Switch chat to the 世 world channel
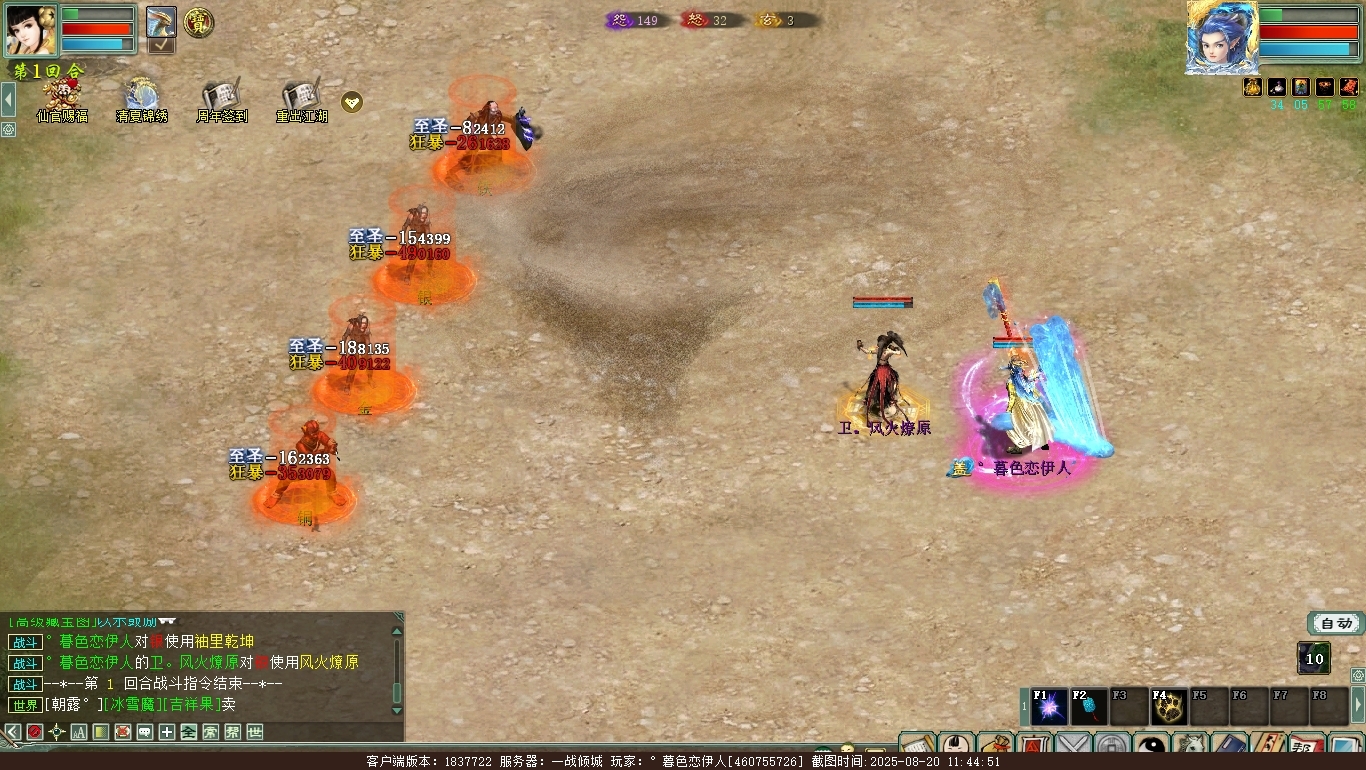This screenshot has height=770, width=1366. [x=254, y=732]
